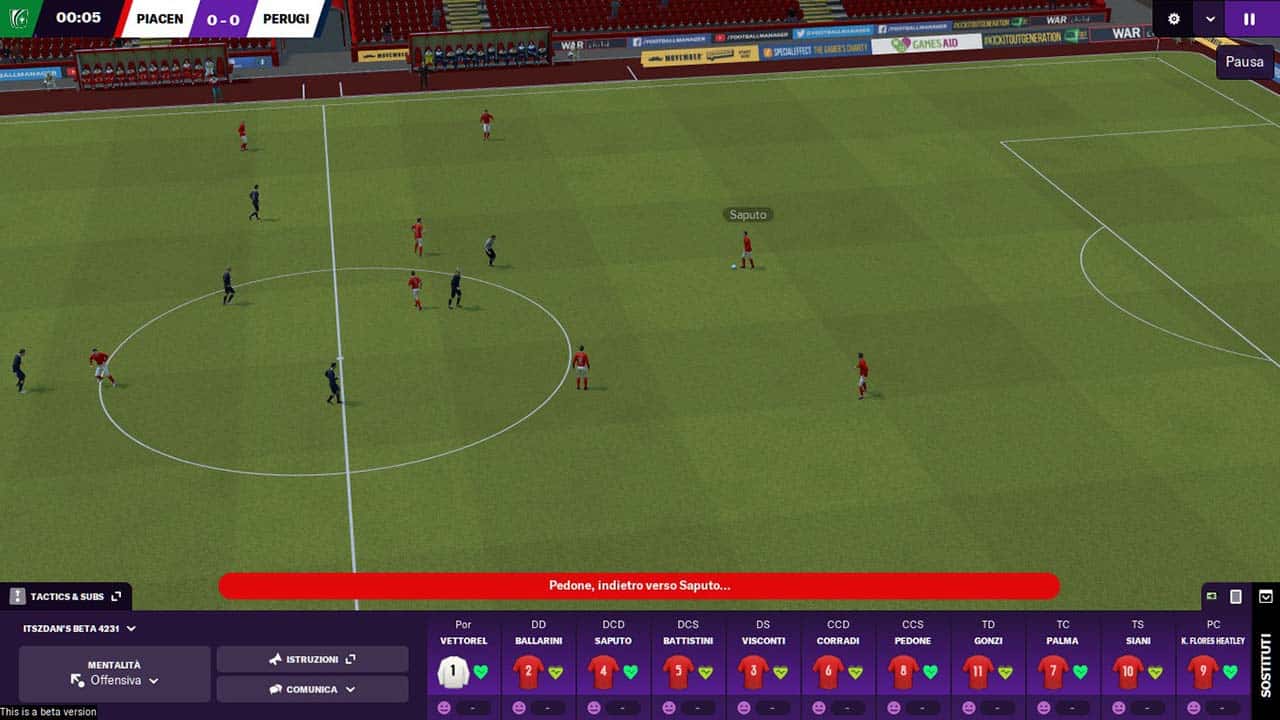
Task: Toggle the green pitch formation view
Action: pos(1211,596)
